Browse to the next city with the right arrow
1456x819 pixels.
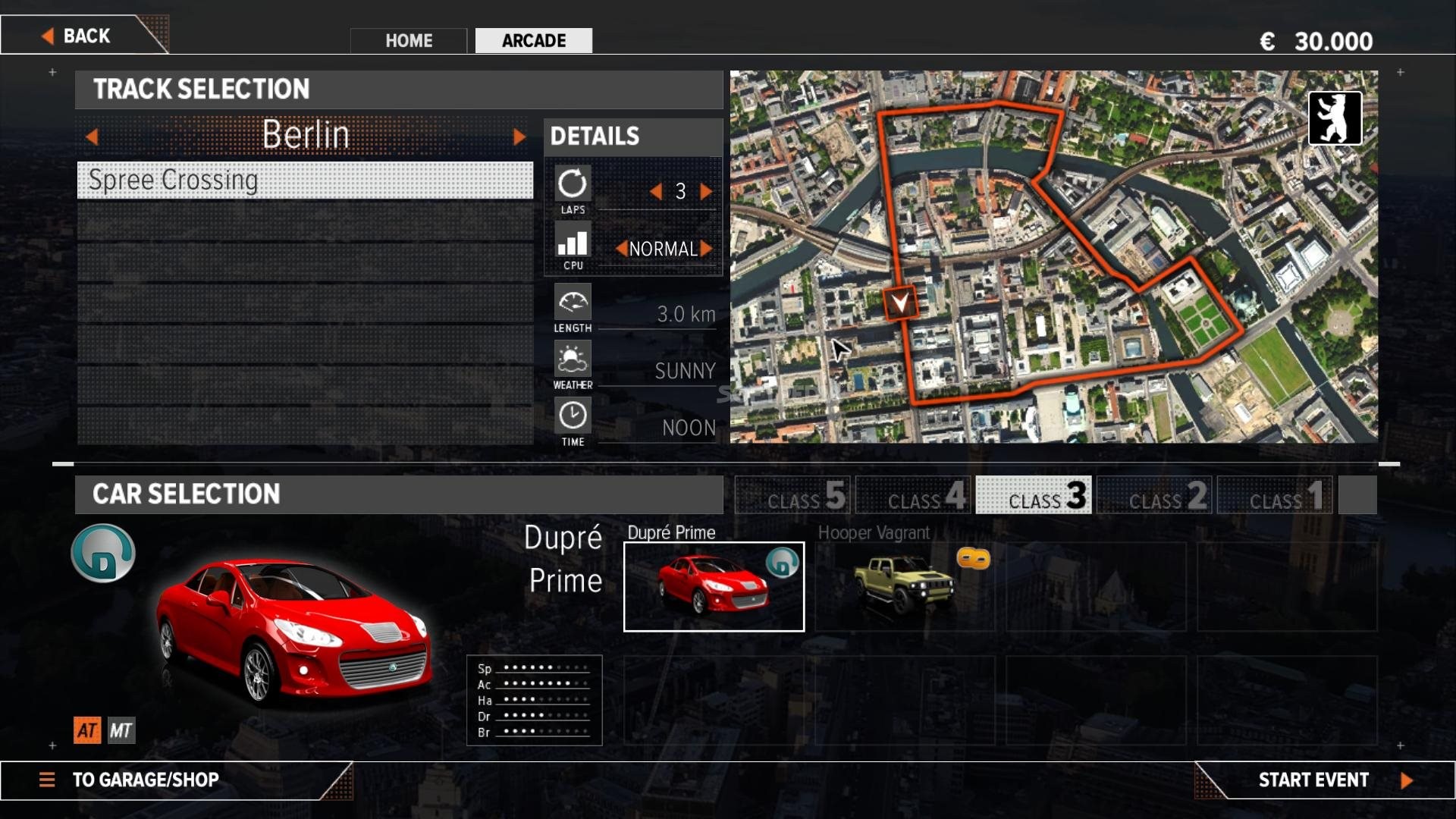[x=519, y=136]
